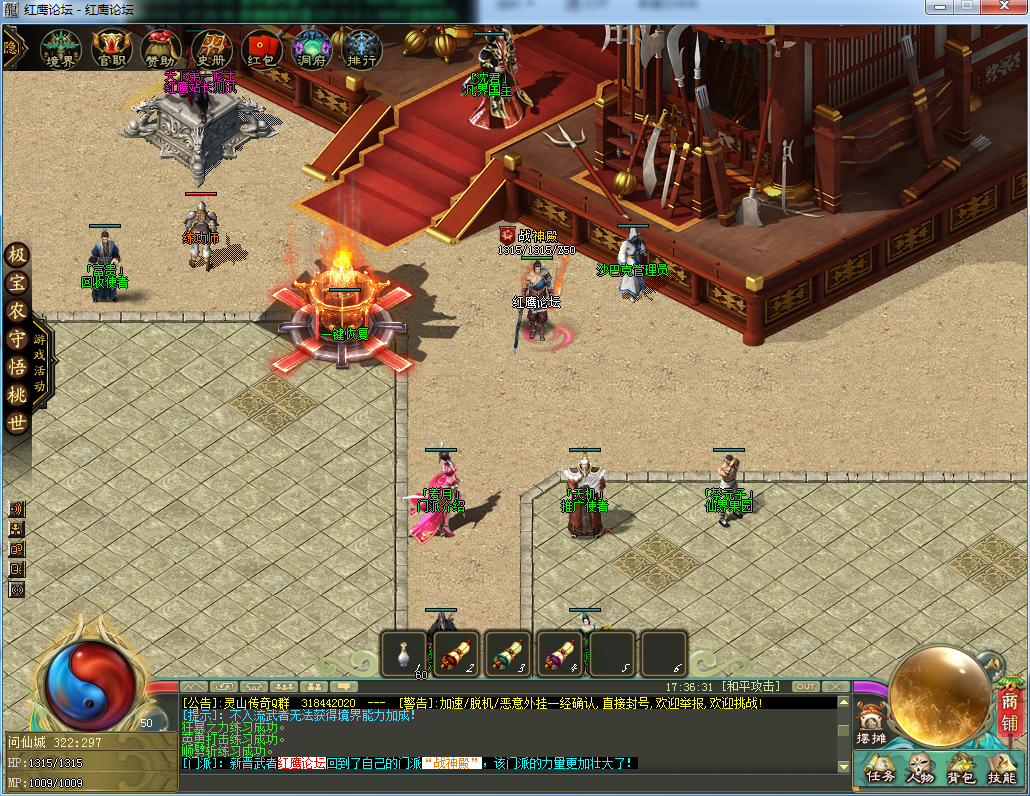Open the 境界 realm menu icon

[60, 48]
